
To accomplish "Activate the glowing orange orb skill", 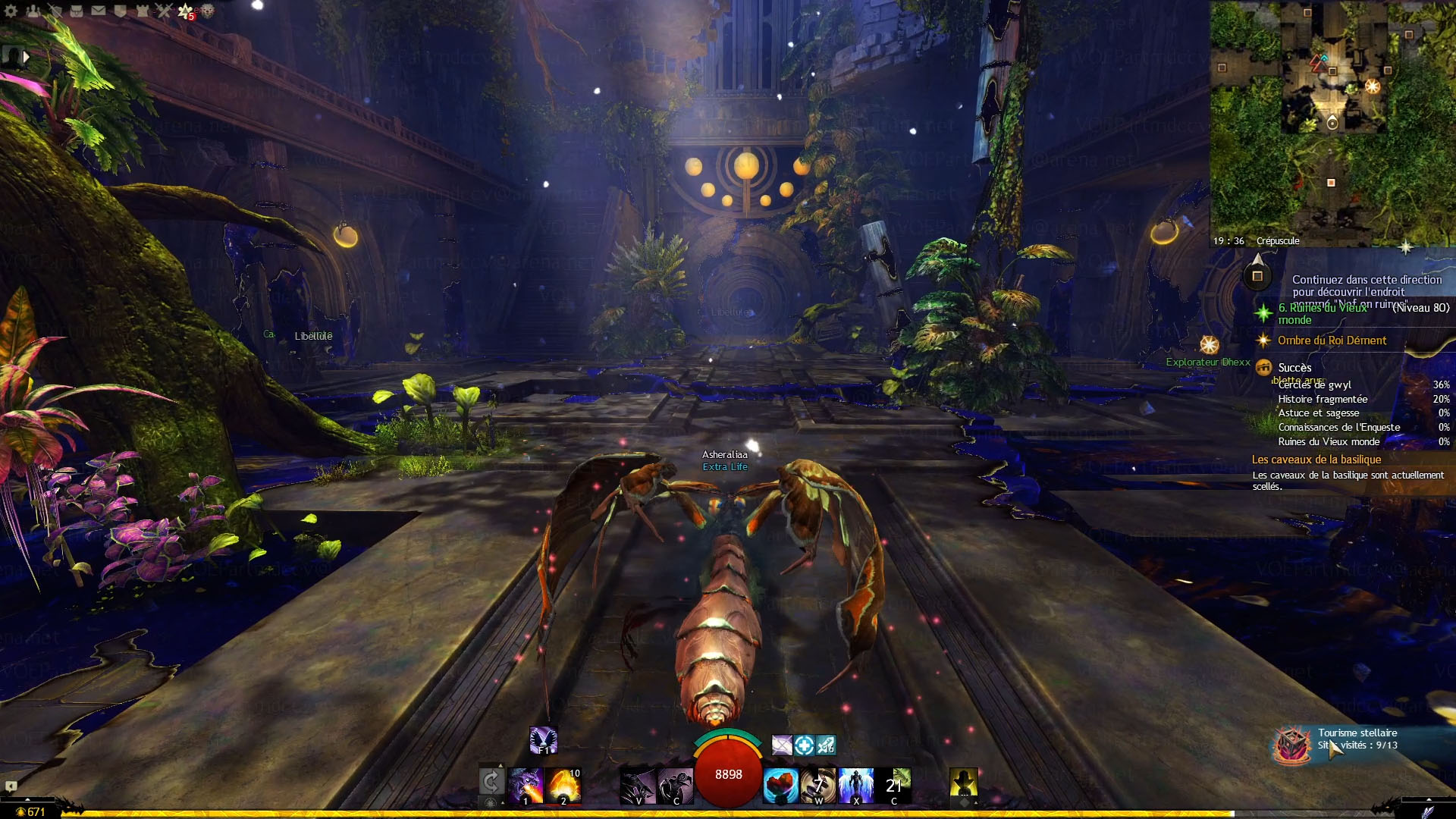I will pyautogui.click(x=563, y=785).
